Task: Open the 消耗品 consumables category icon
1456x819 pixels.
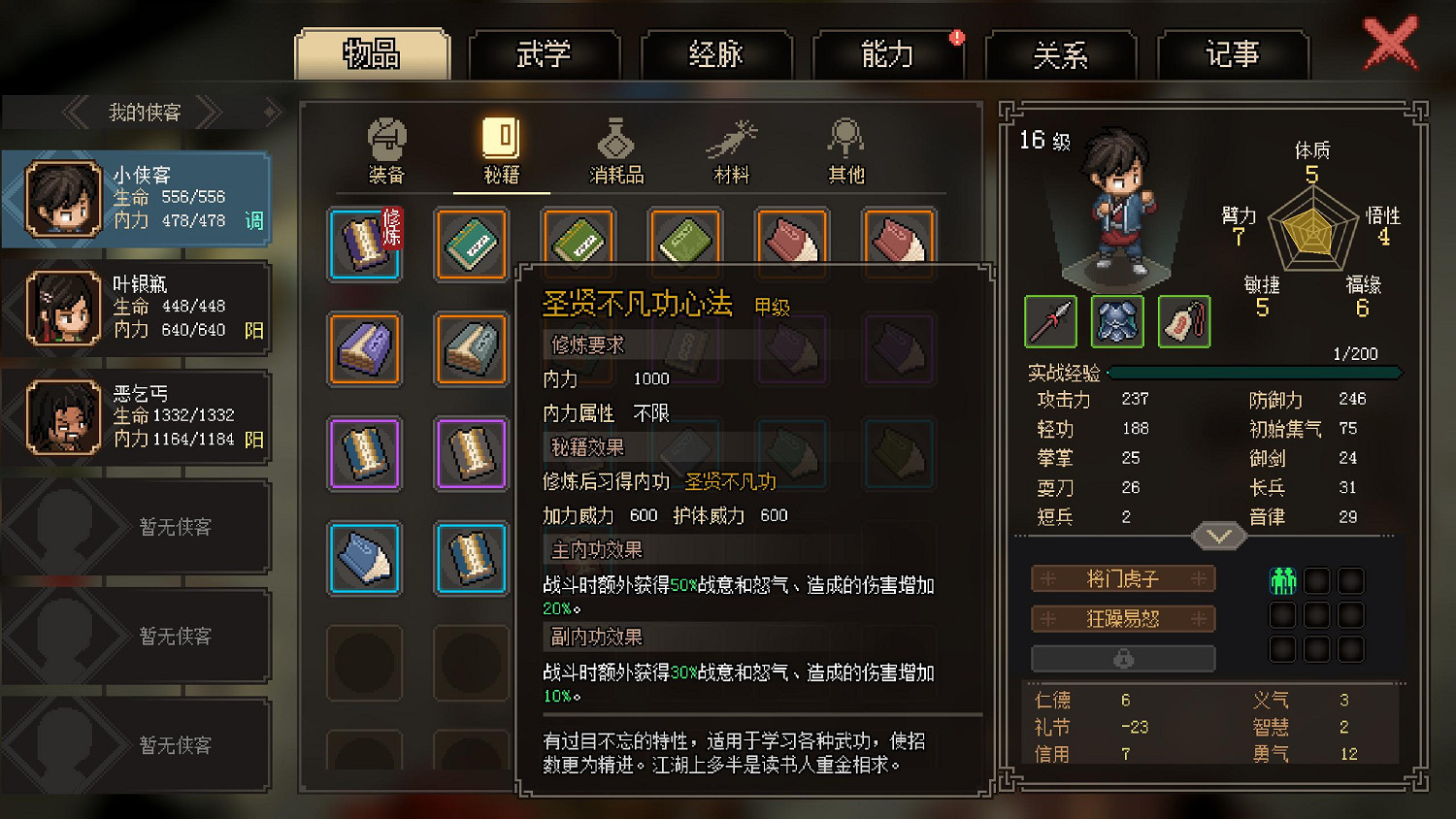Action: (615, 150)
